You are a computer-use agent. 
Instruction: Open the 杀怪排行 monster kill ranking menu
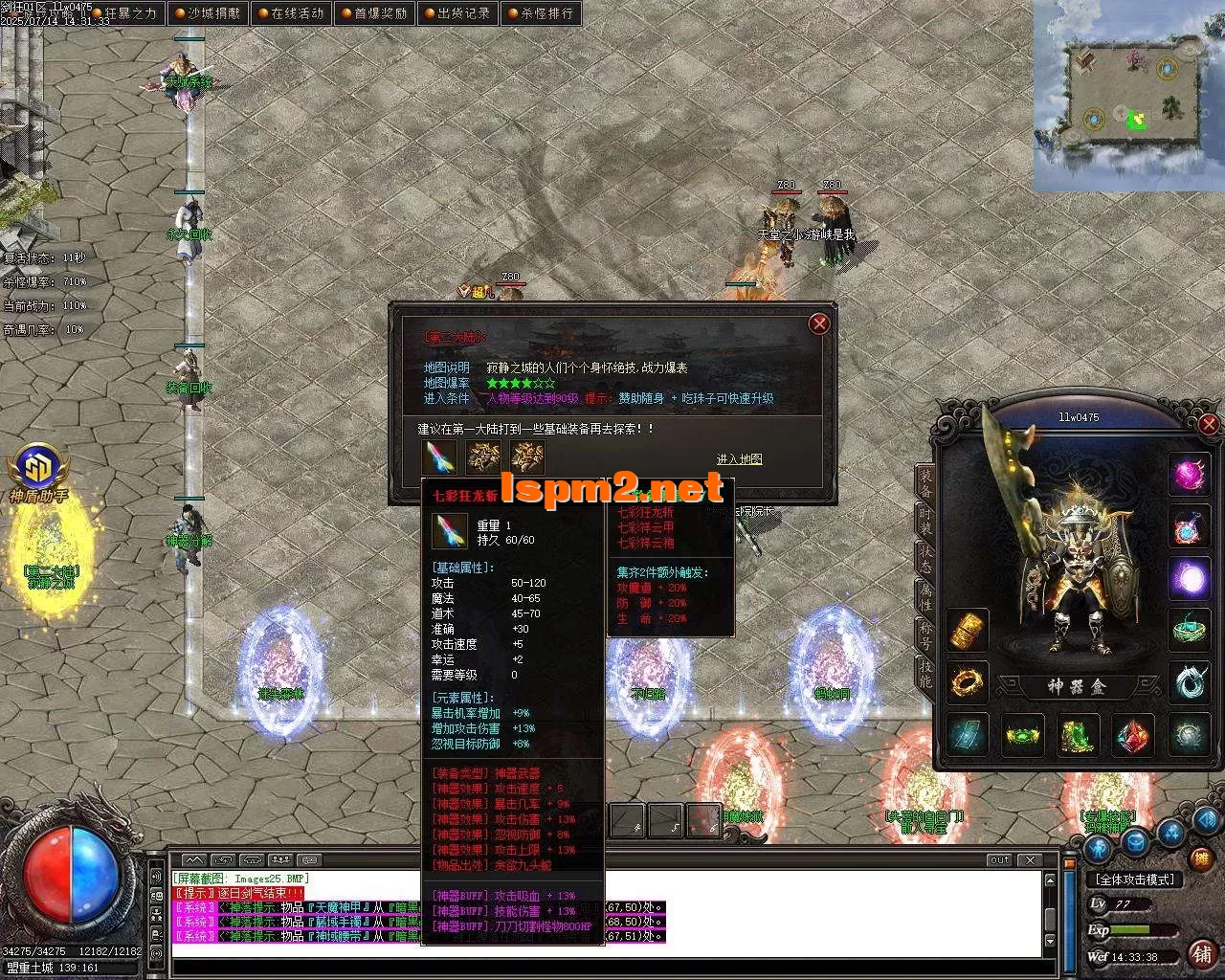542,13
